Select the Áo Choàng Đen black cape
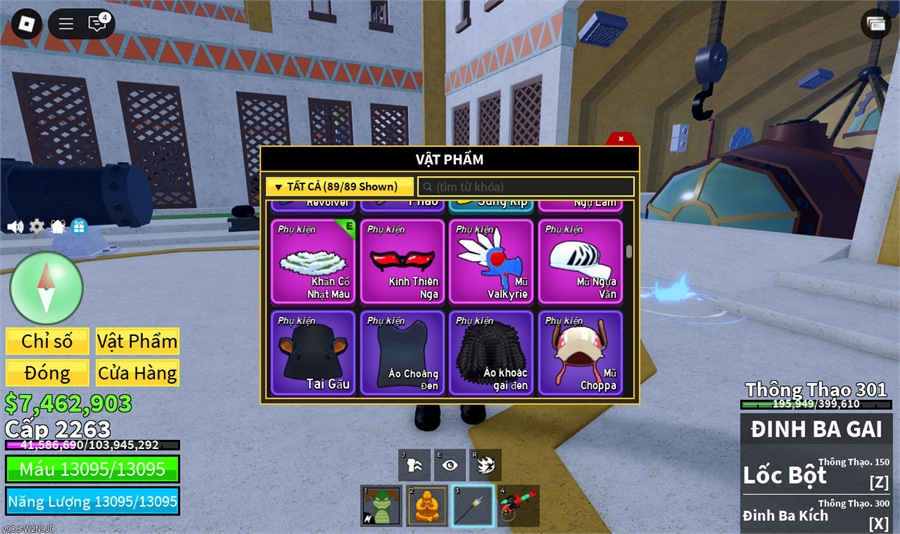This screenshot has height=534, width=900. (x=402, y=352)
